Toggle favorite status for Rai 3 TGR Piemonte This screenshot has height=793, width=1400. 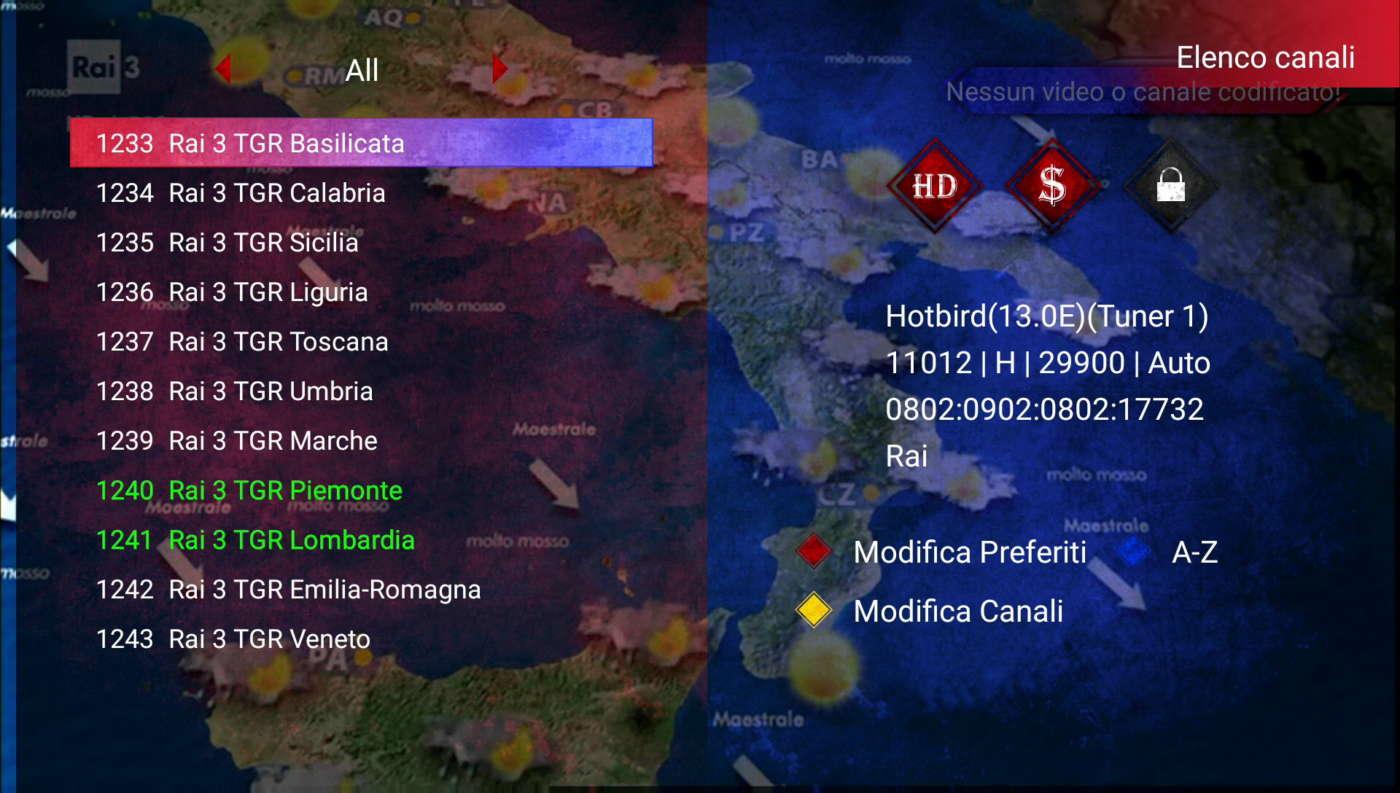pyautogui.click(x=285, y=490)
